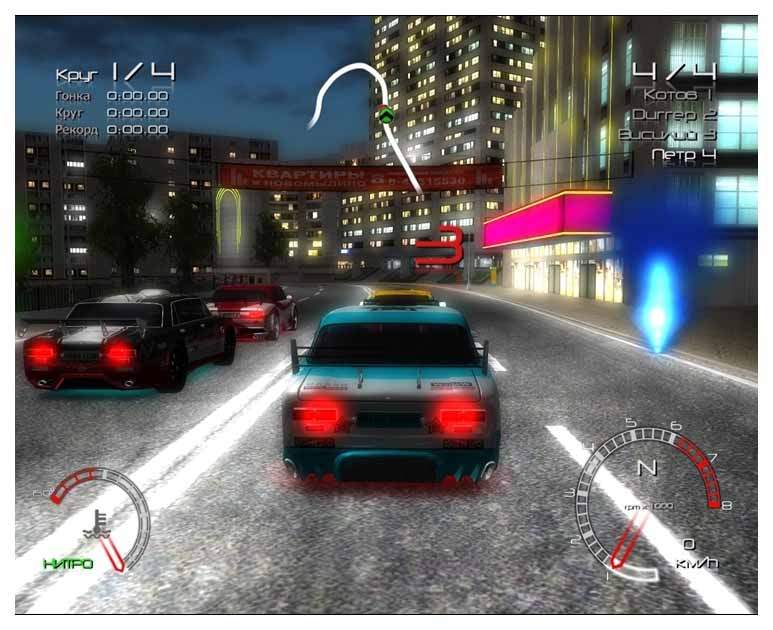This screenshot has height=630, width=773.
Task: Pick the third-place racer row in standings
Action: coord(667,134)
